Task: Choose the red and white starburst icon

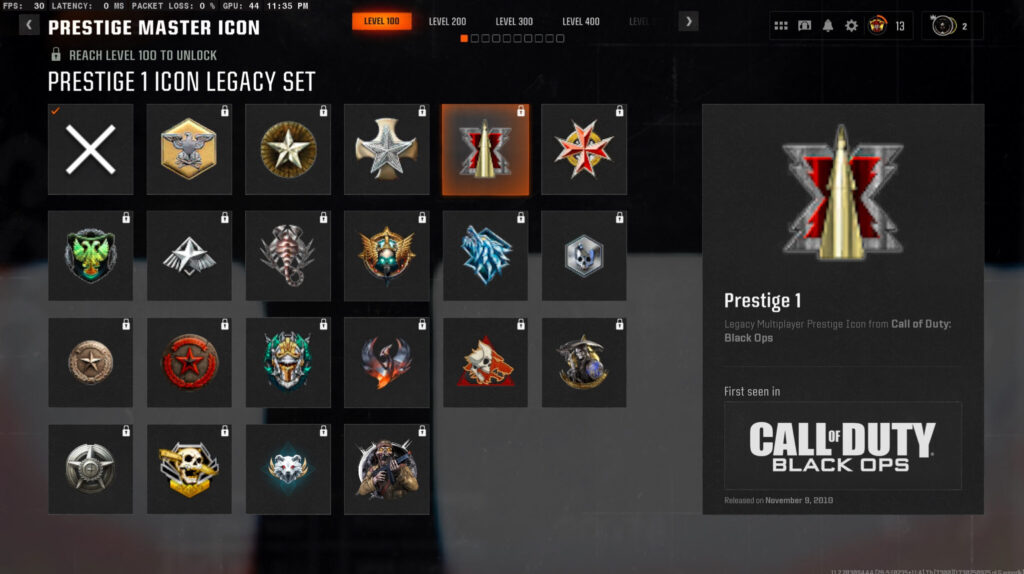Action: (584, 150)
